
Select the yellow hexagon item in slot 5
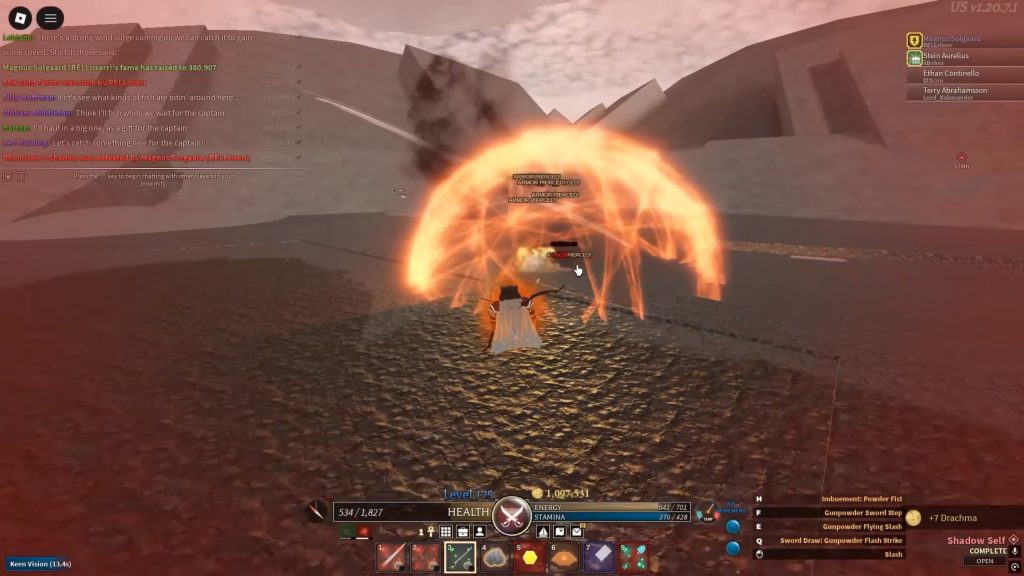[x=529, y=557]
